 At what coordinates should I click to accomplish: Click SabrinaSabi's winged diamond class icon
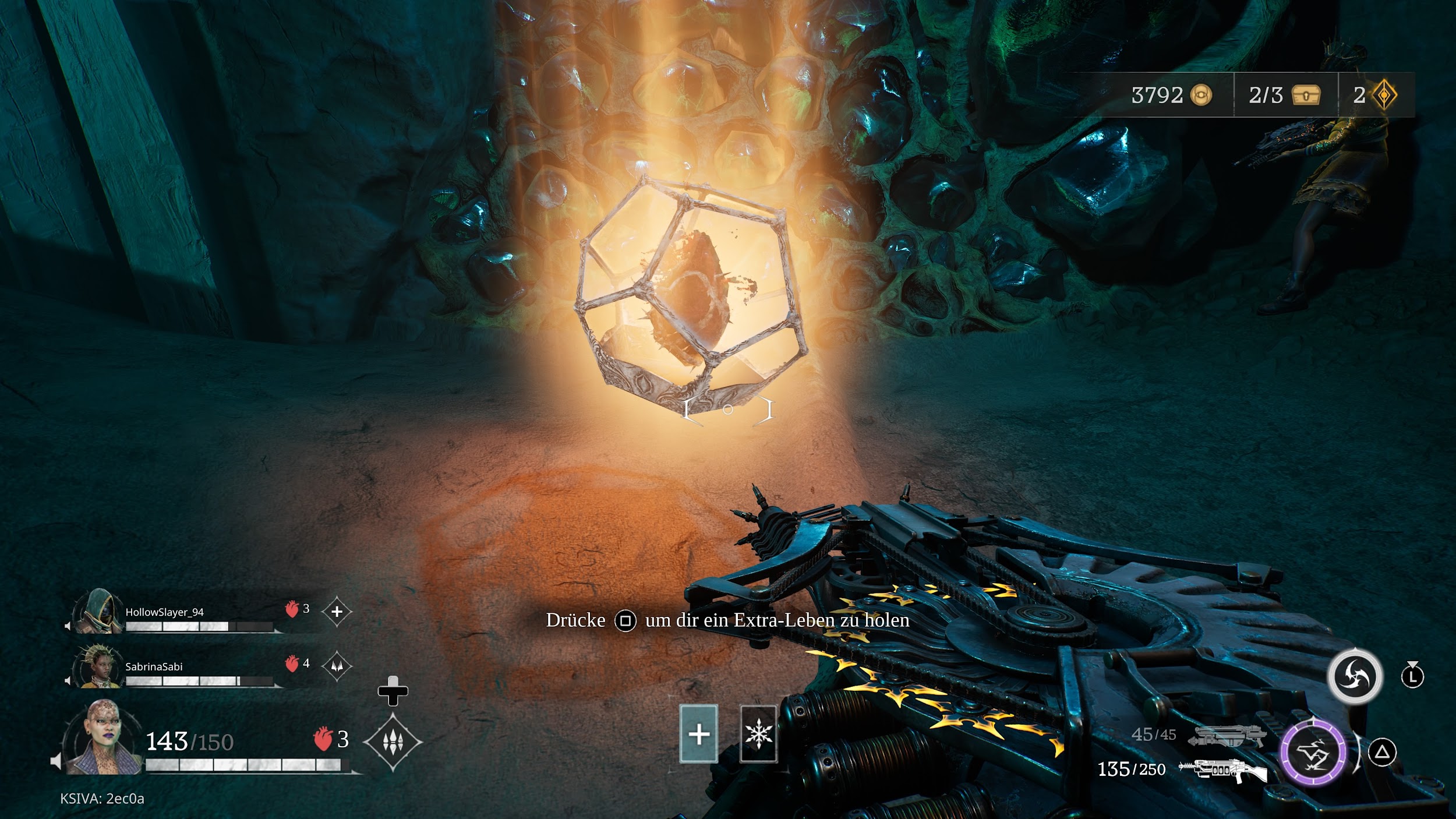click(x=337, y=666)
